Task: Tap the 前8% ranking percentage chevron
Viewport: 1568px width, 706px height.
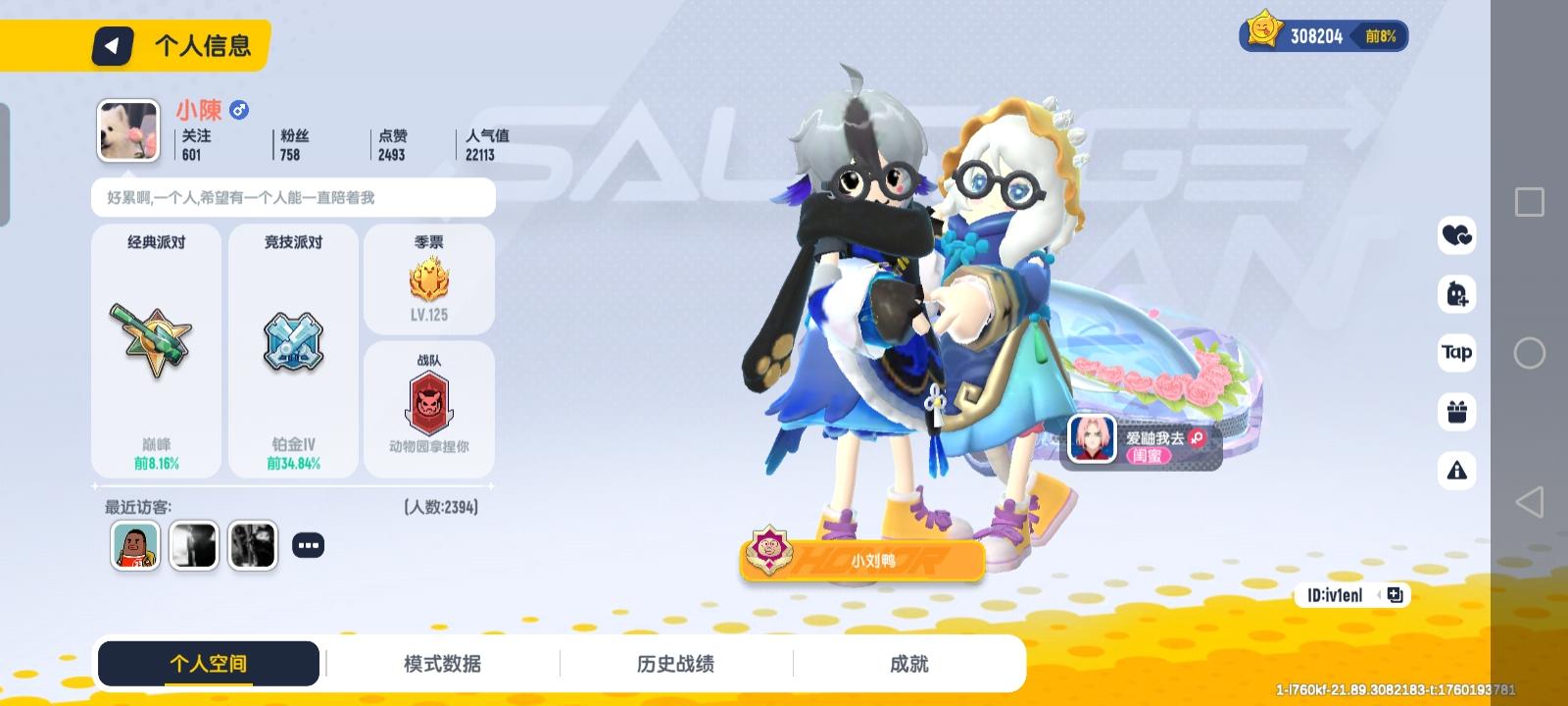Action: (1384, 36)
